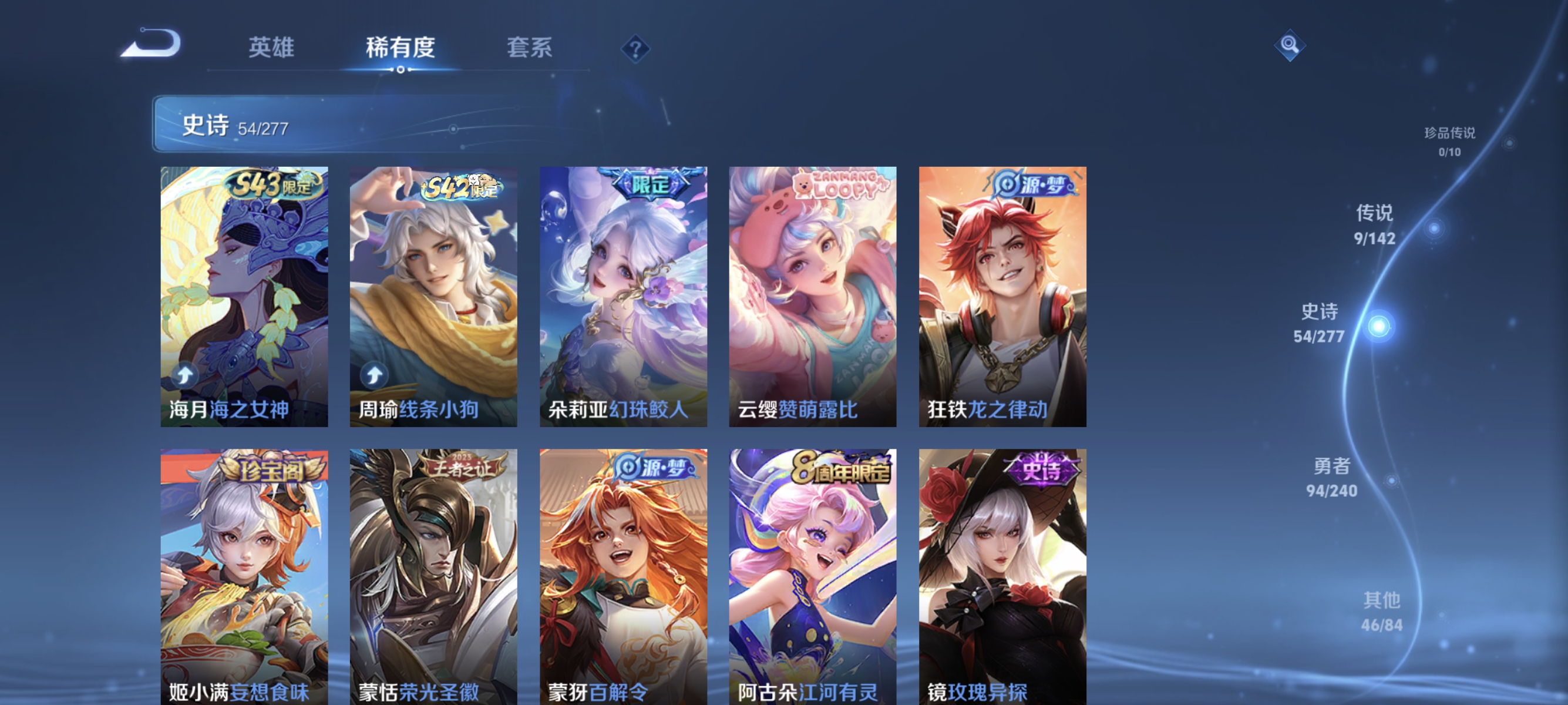Switch to the 套系 tab

click(531, 49)
